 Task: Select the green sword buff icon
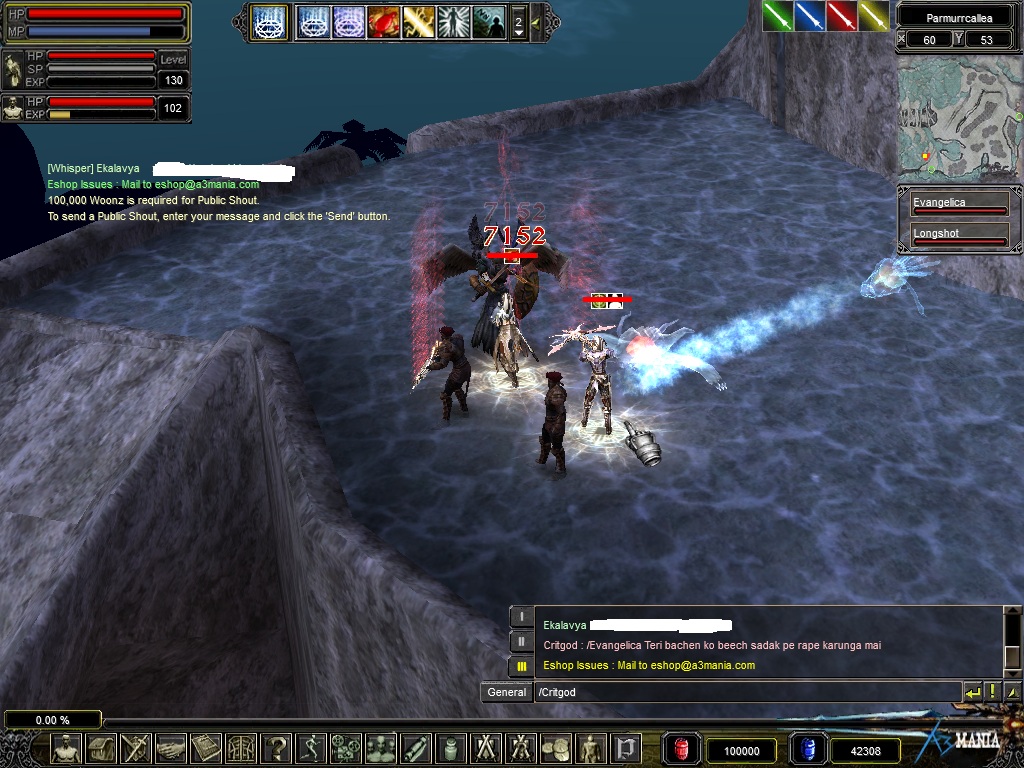tap(777, 15)
